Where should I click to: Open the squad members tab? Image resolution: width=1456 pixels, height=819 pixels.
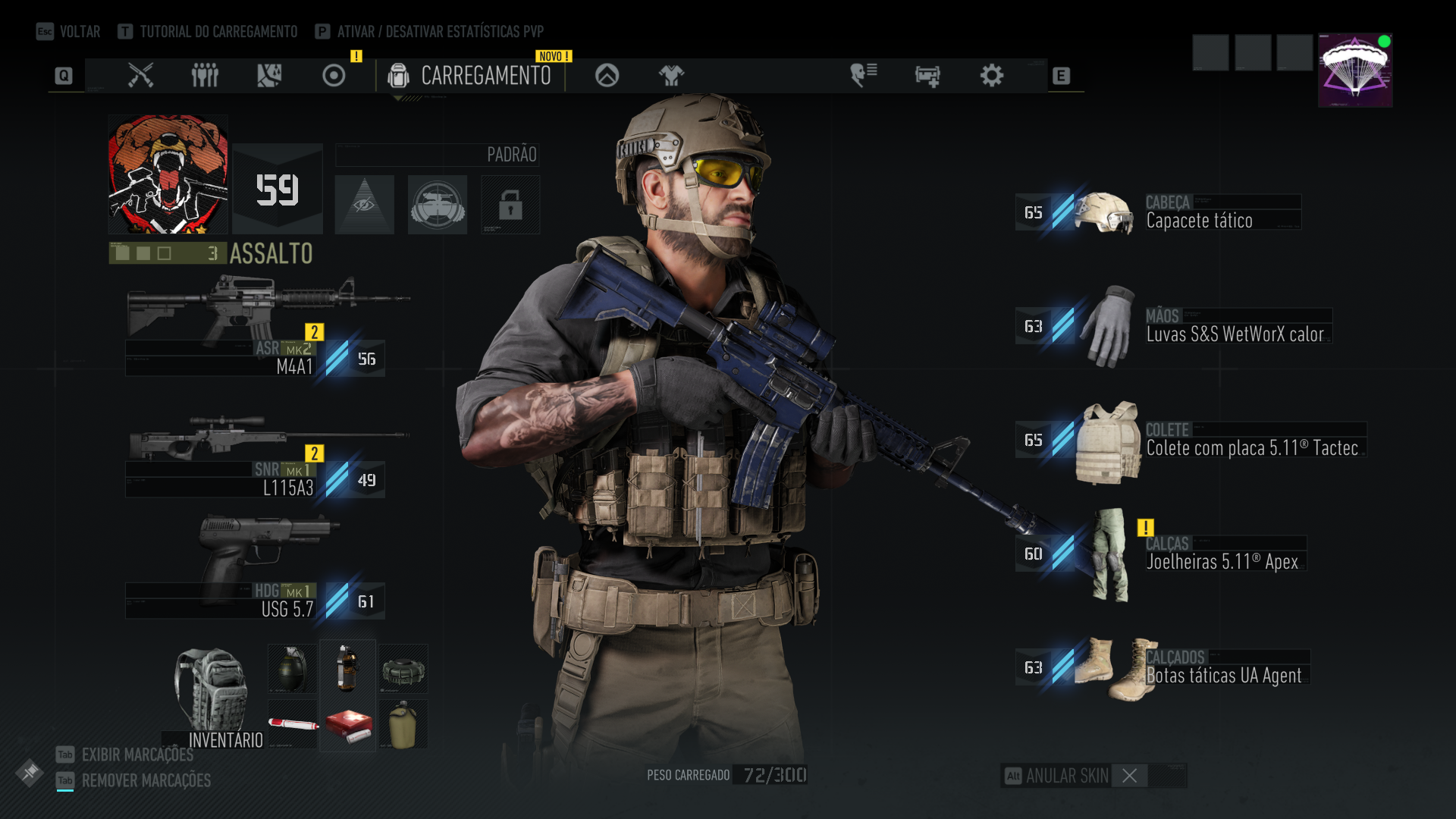[x=205, y=76]
